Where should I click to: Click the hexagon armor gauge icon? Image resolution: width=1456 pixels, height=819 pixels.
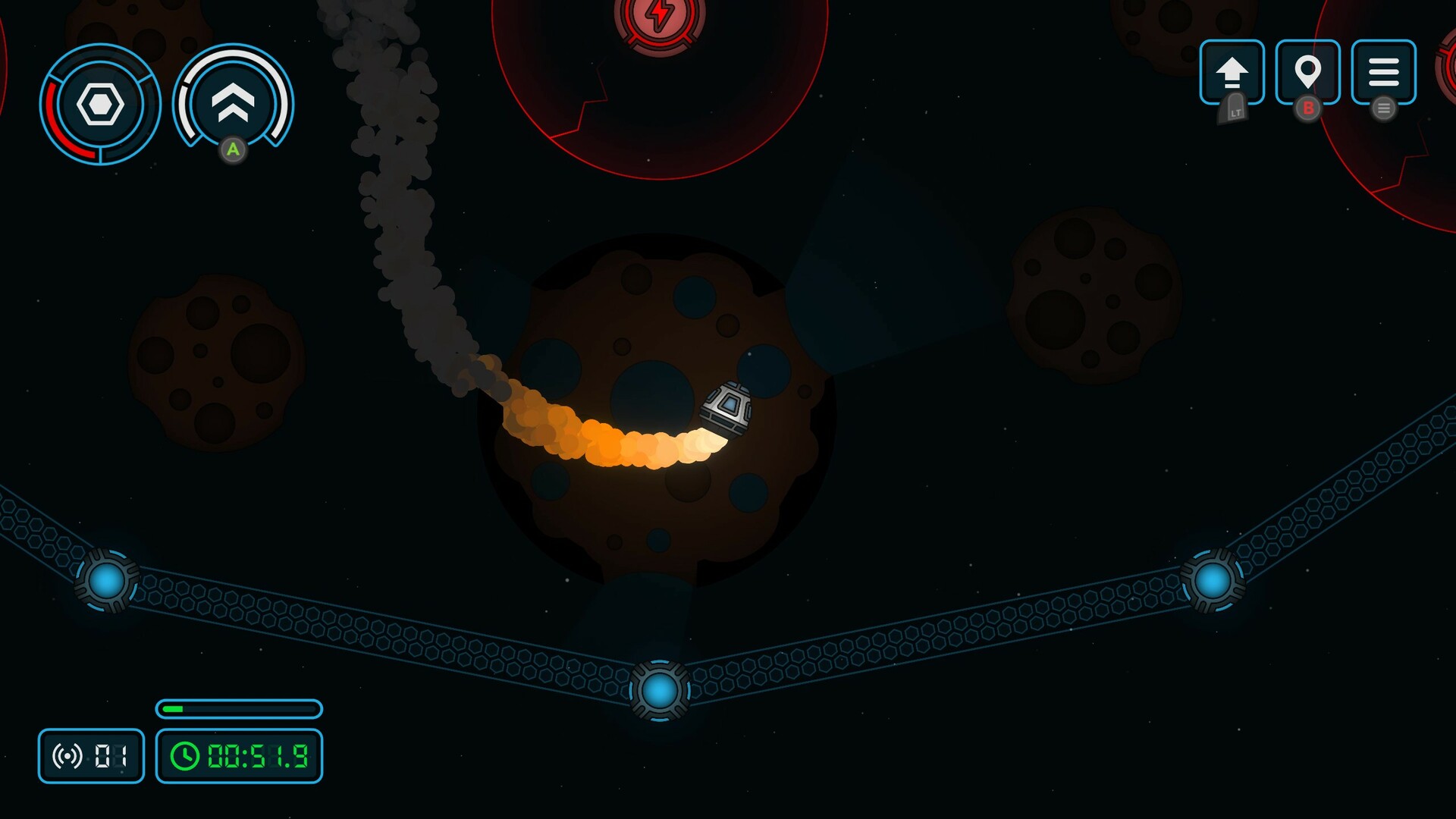coord(99,105)
